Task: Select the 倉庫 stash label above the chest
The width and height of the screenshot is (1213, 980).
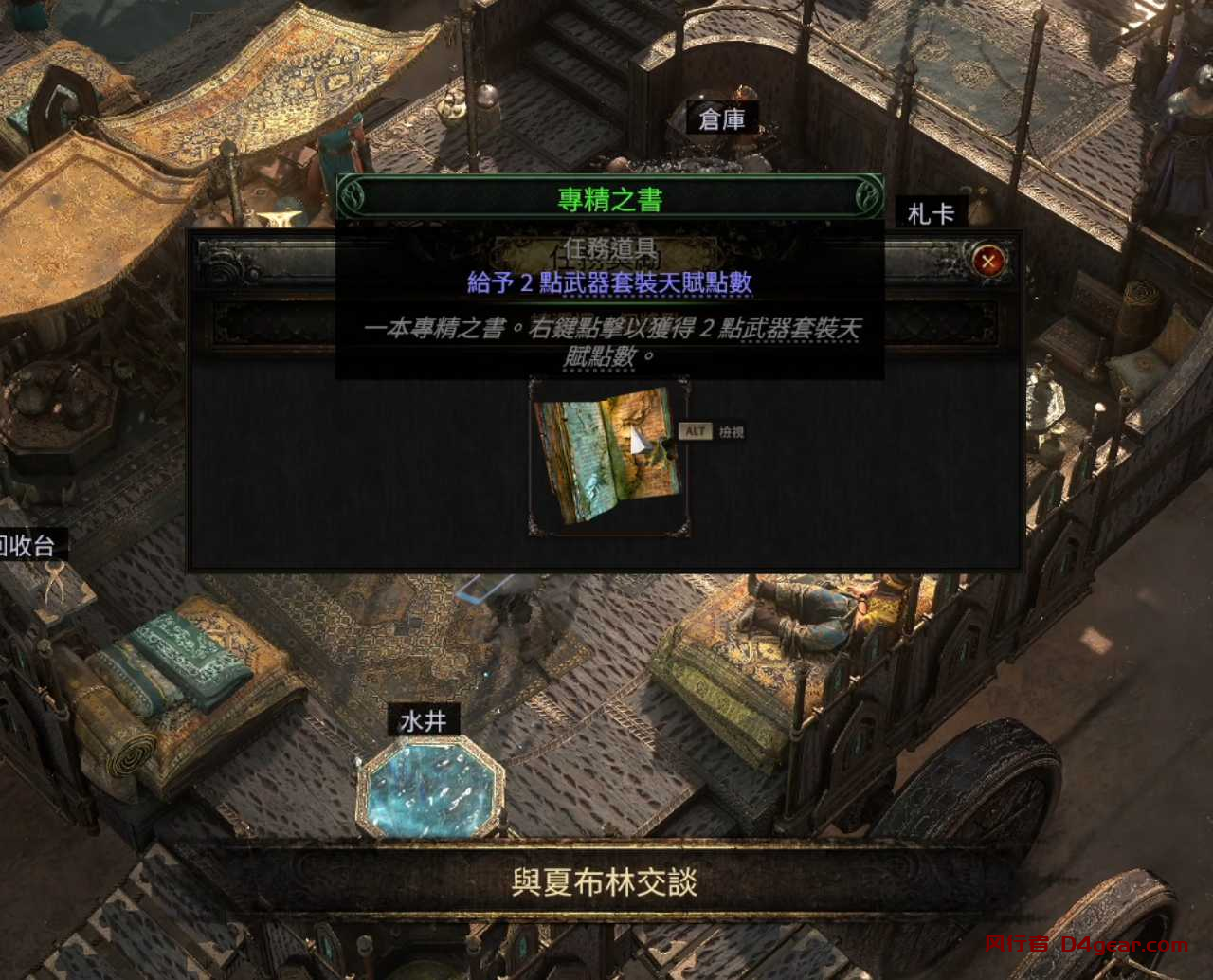Action: click(x=722, y=118)
